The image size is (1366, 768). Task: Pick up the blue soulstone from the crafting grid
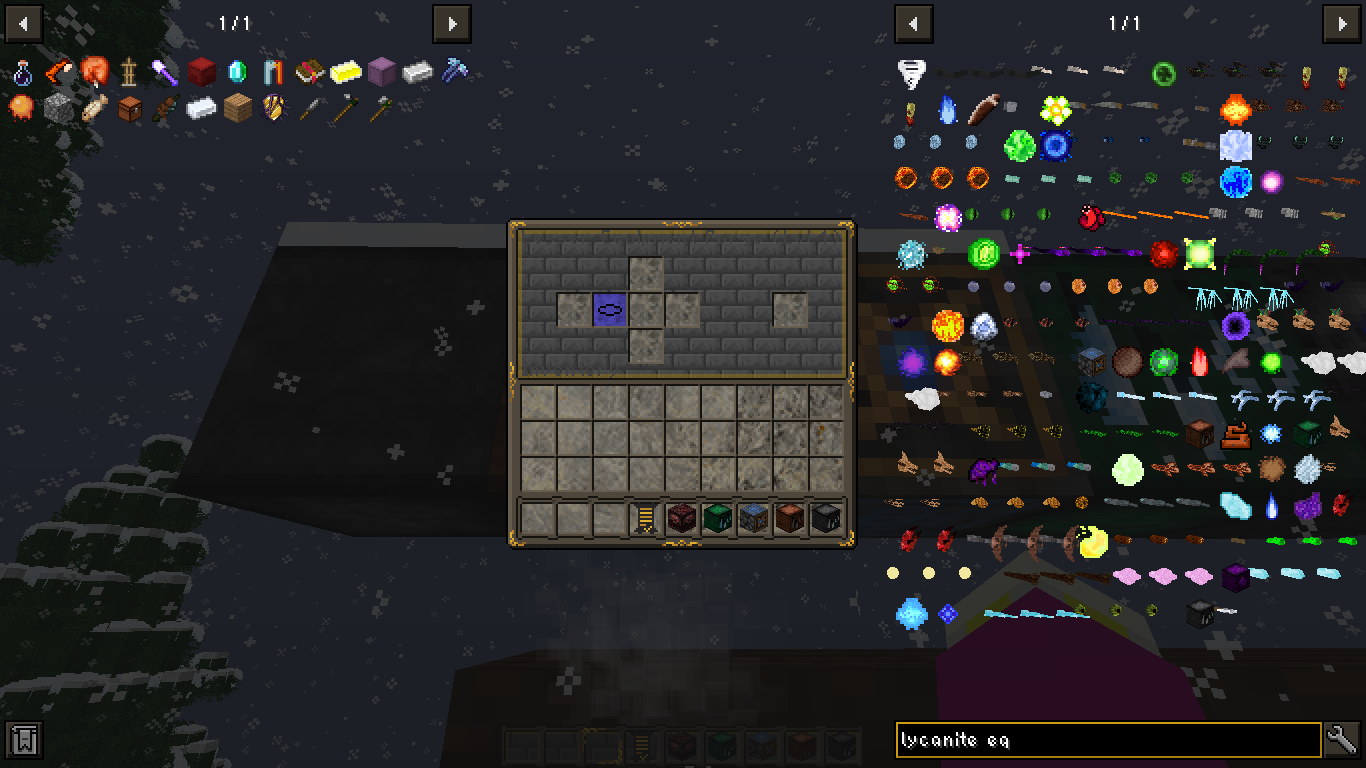pyautogui.click(x=609, y=309)
